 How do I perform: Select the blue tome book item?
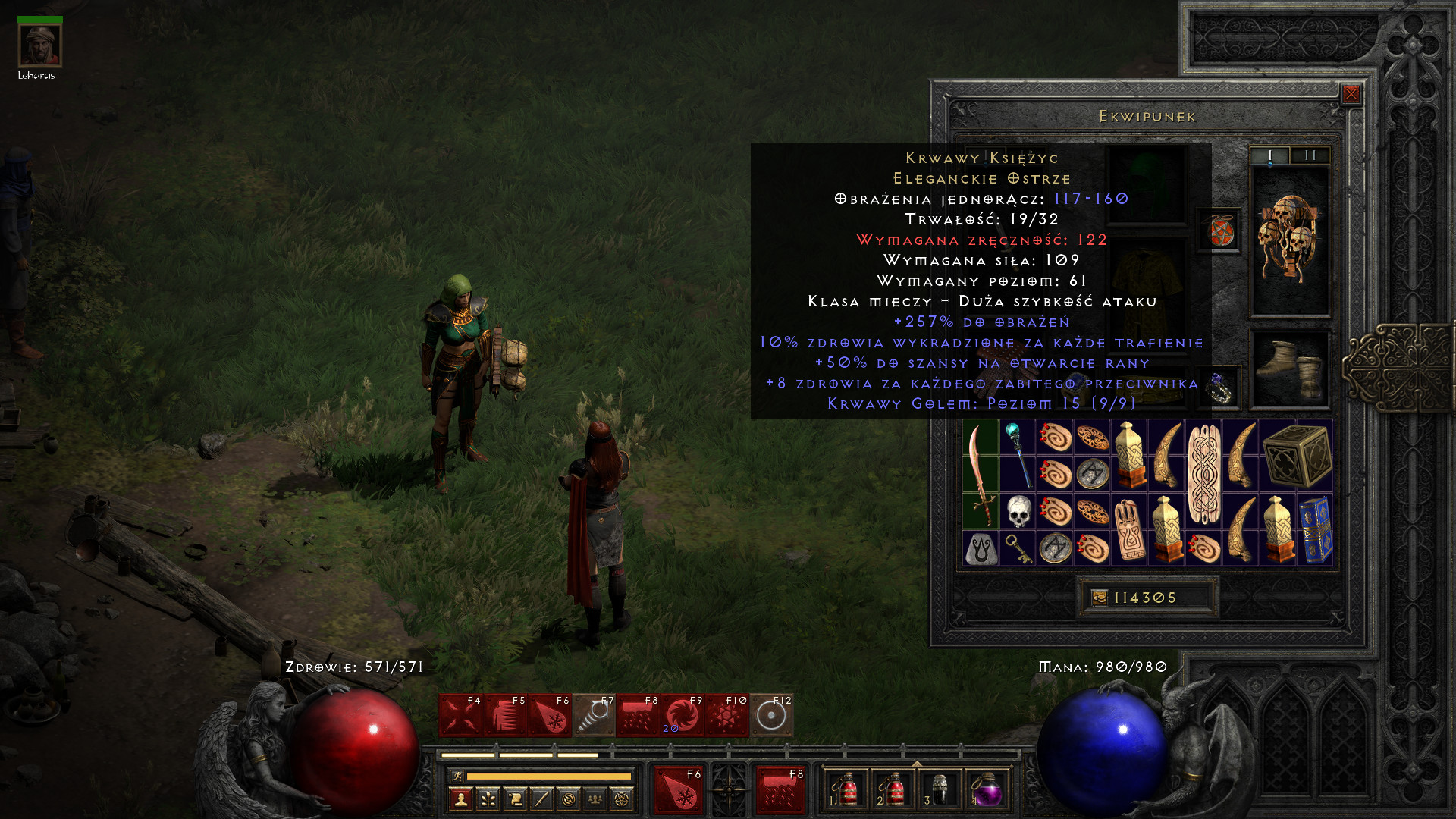pyautogui.click(x=1315, y=529)
